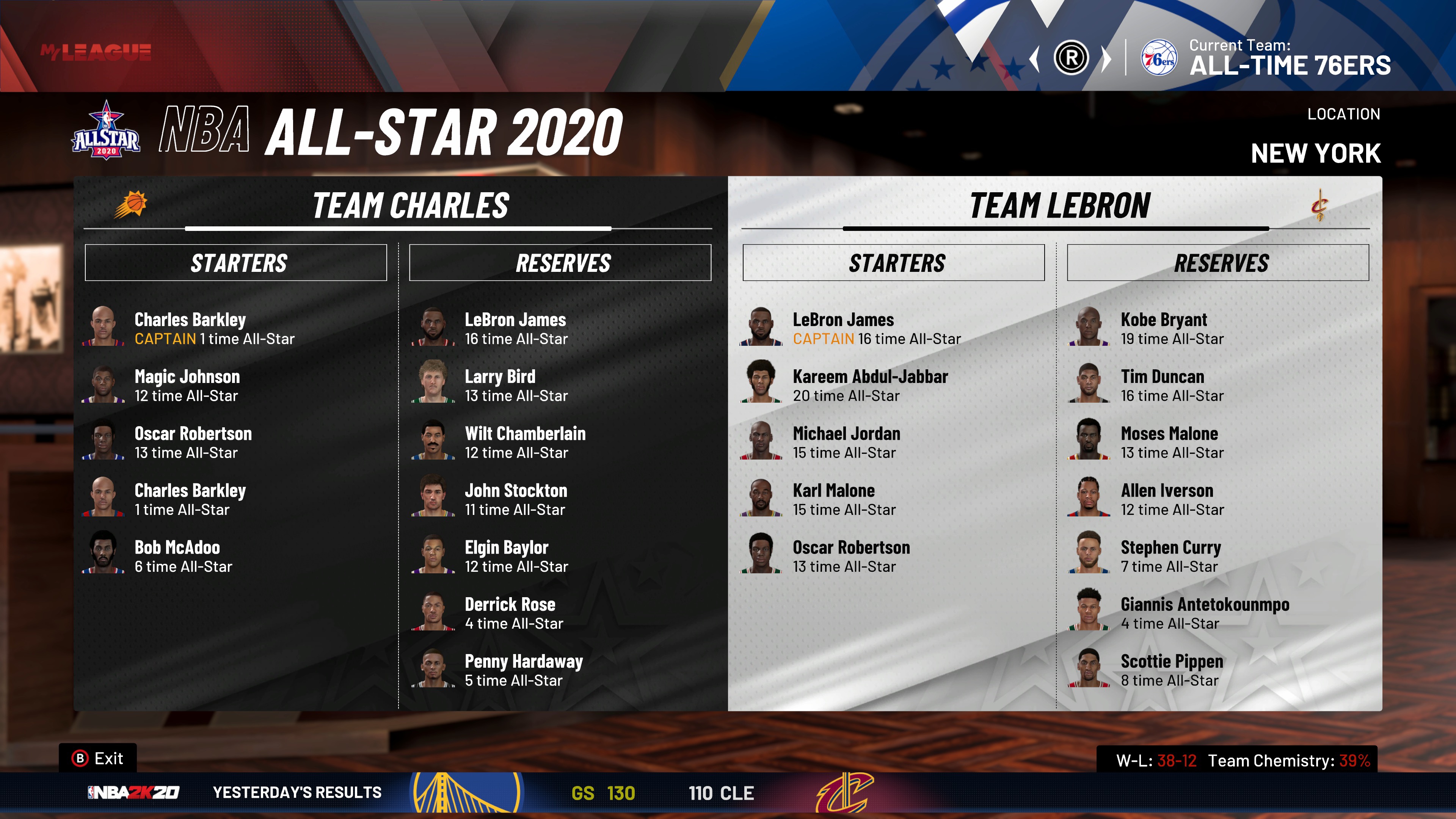Image resolution: width=1456 pixels, height=819 pixels.
Task: Select Kareem Abdul-Jabbar's starter row
Action: [x=869, y=386]
